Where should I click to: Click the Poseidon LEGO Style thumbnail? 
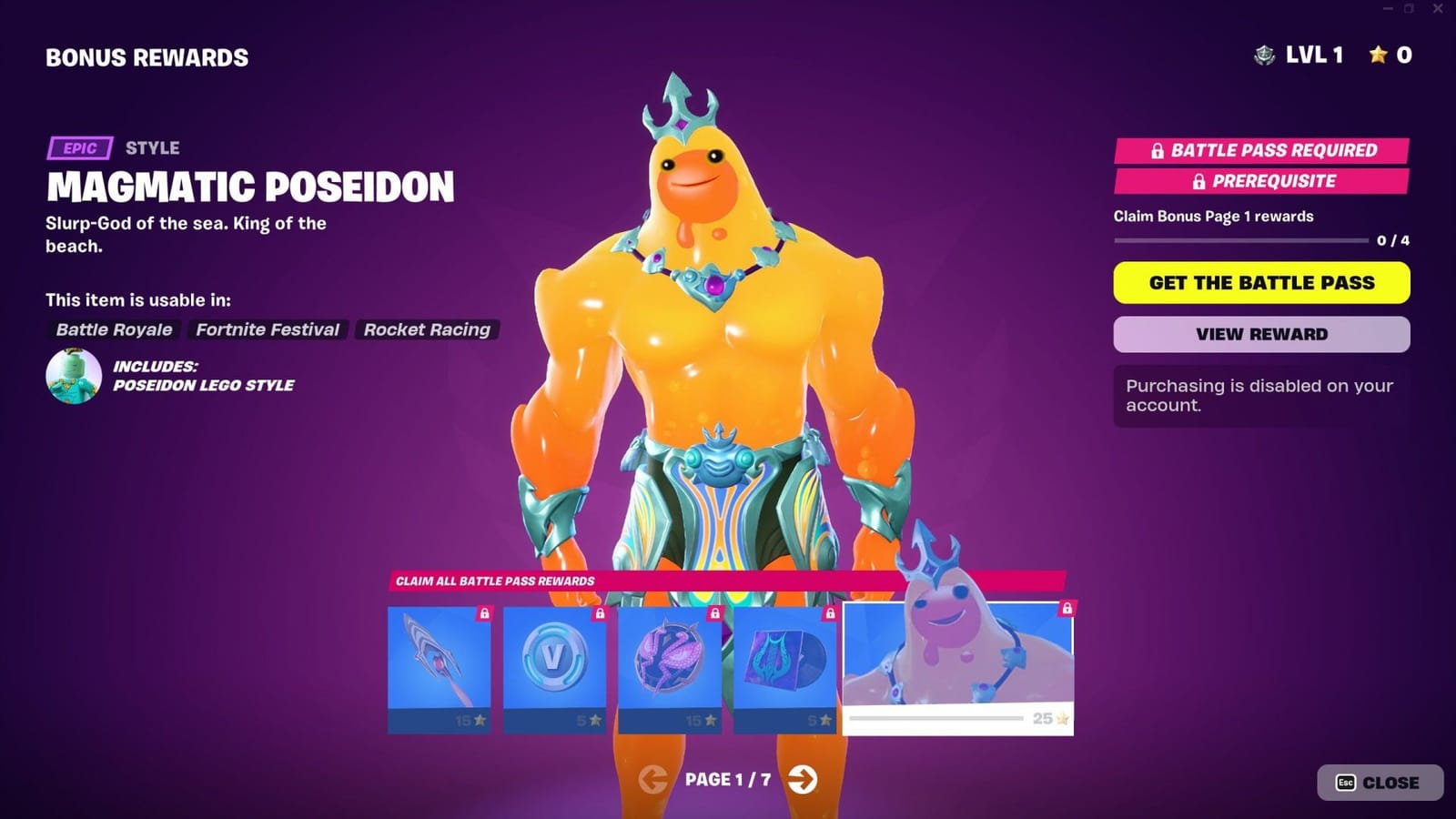74,375
